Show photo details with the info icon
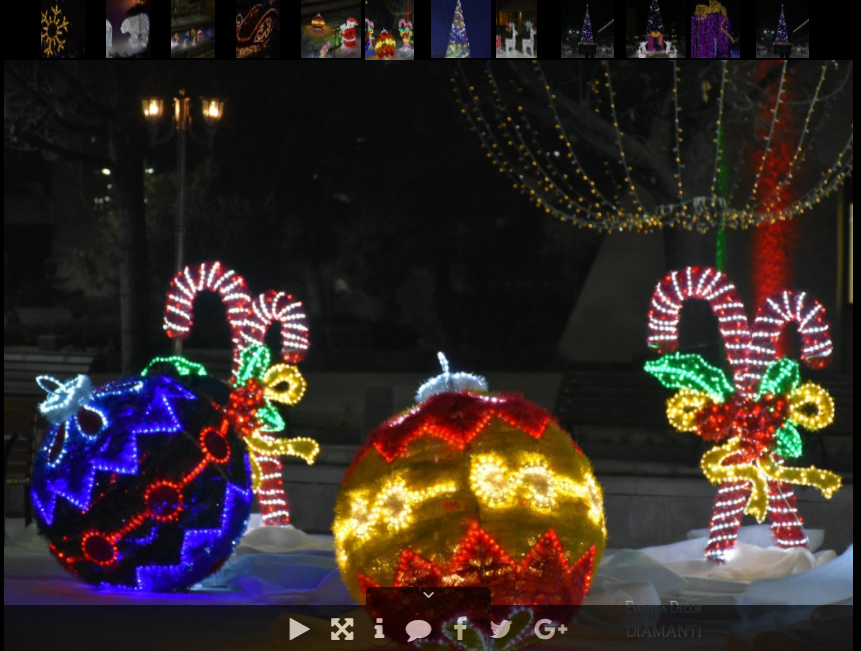 pyautogui.click(x=379, y=629)
